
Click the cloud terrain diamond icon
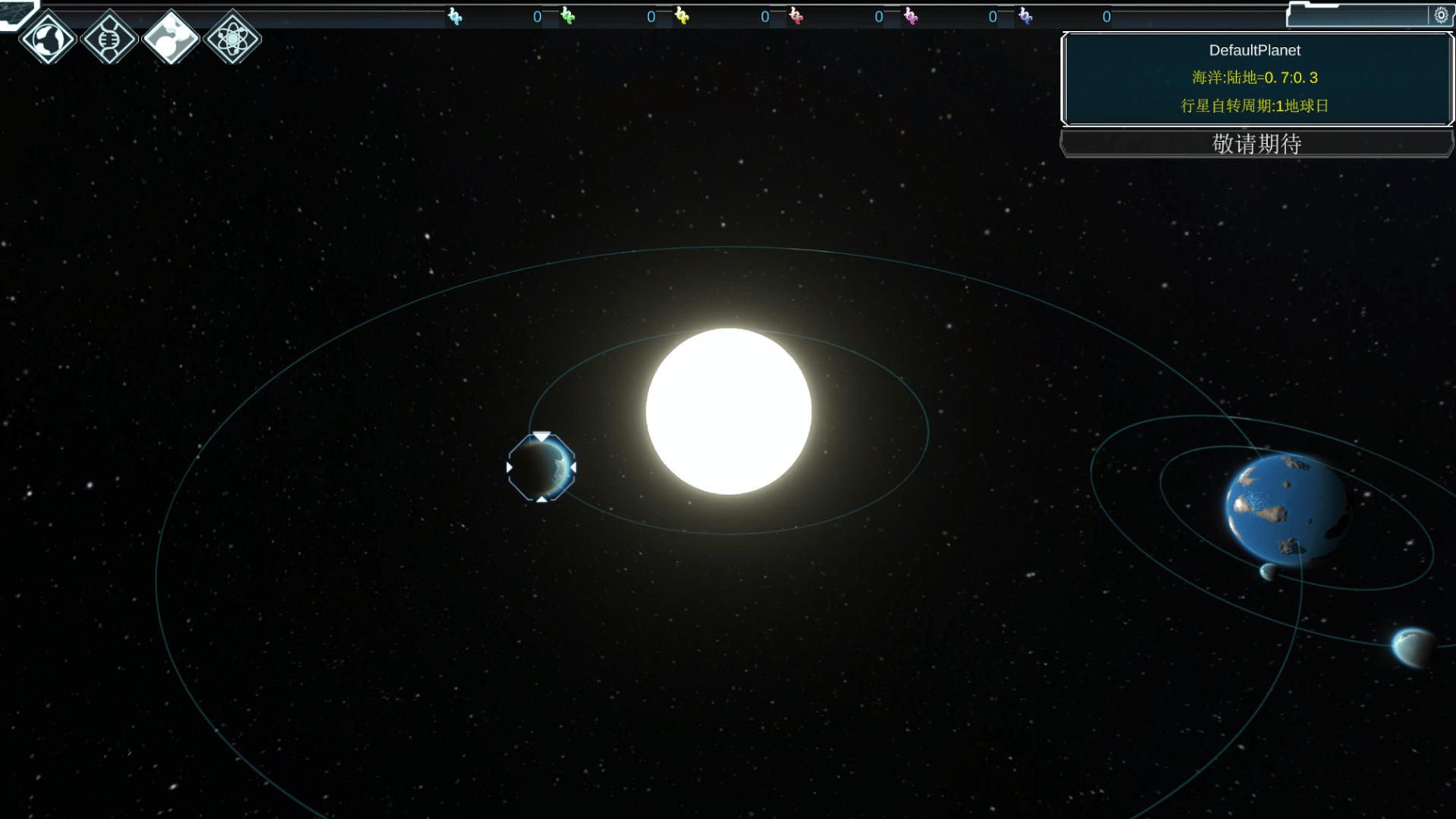[171, 38]
